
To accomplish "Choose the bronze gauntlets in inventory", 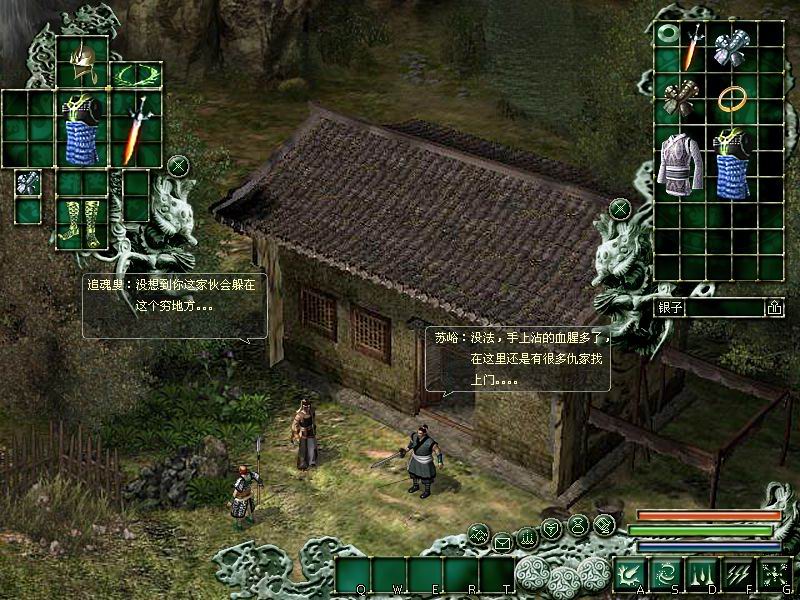I will (x=679, y=100).
